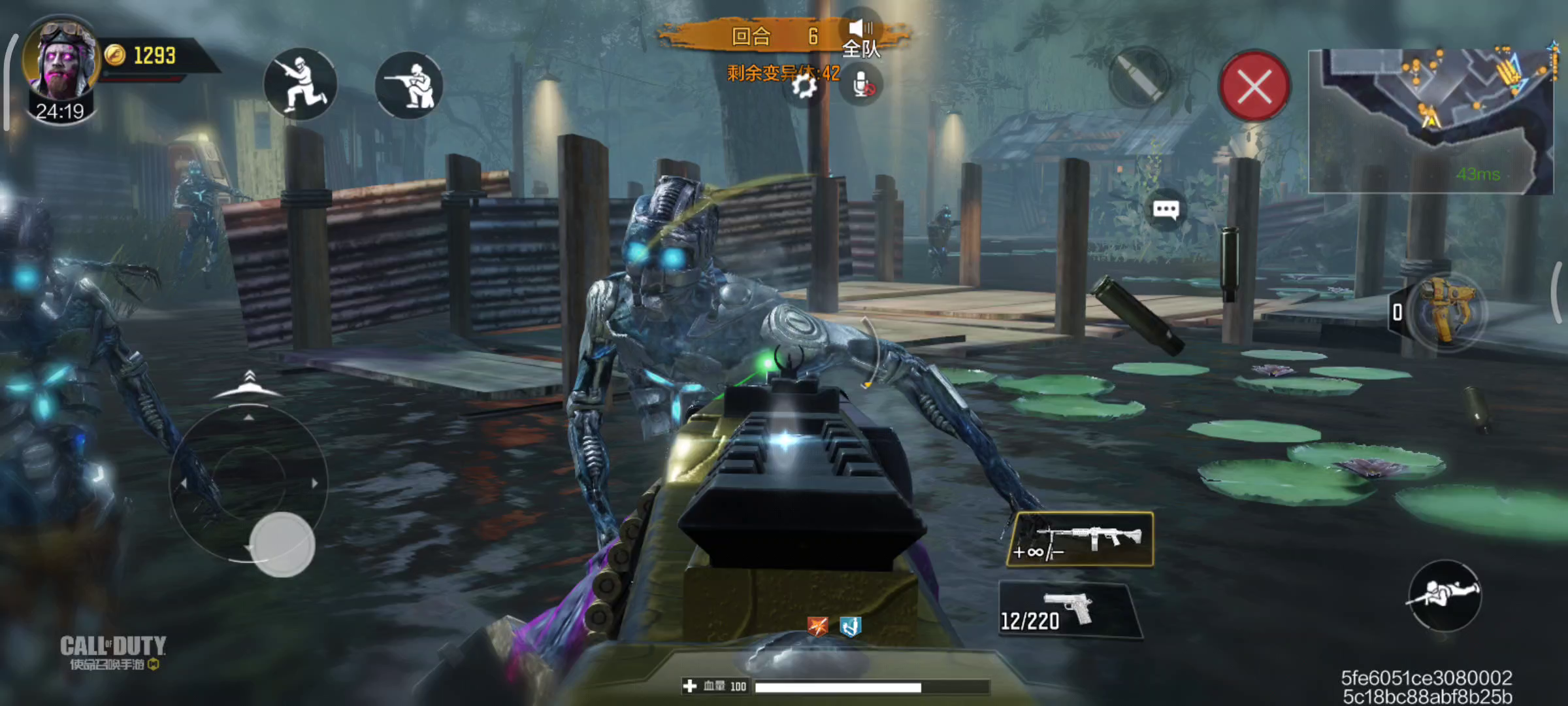This screenshot has height=706, width=1568.
Task: Open the quick chat bubble
Action: click(1166, 210)
